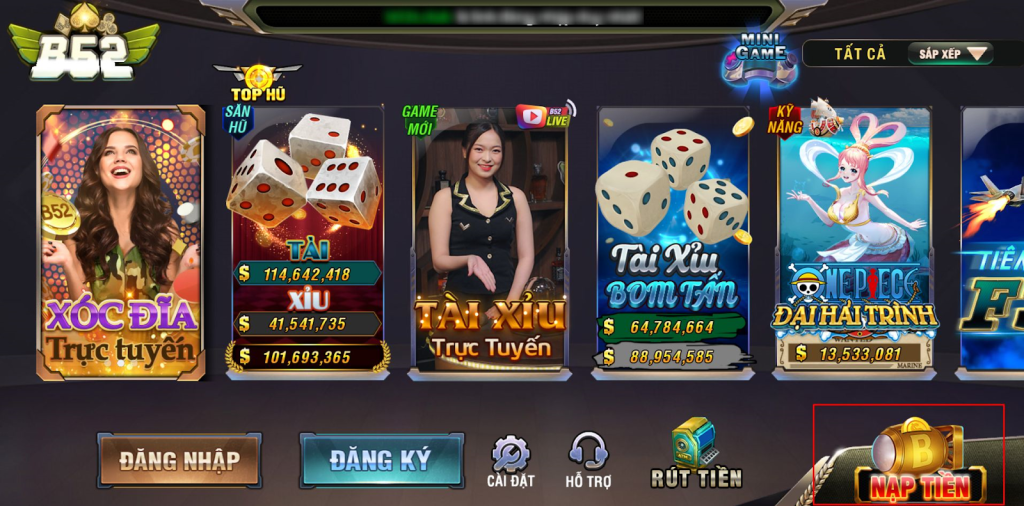Launch the Tài Xỉu Trực Tuyến live game
The width and height of the screenshot is (1024, 506).
[490, 240]
